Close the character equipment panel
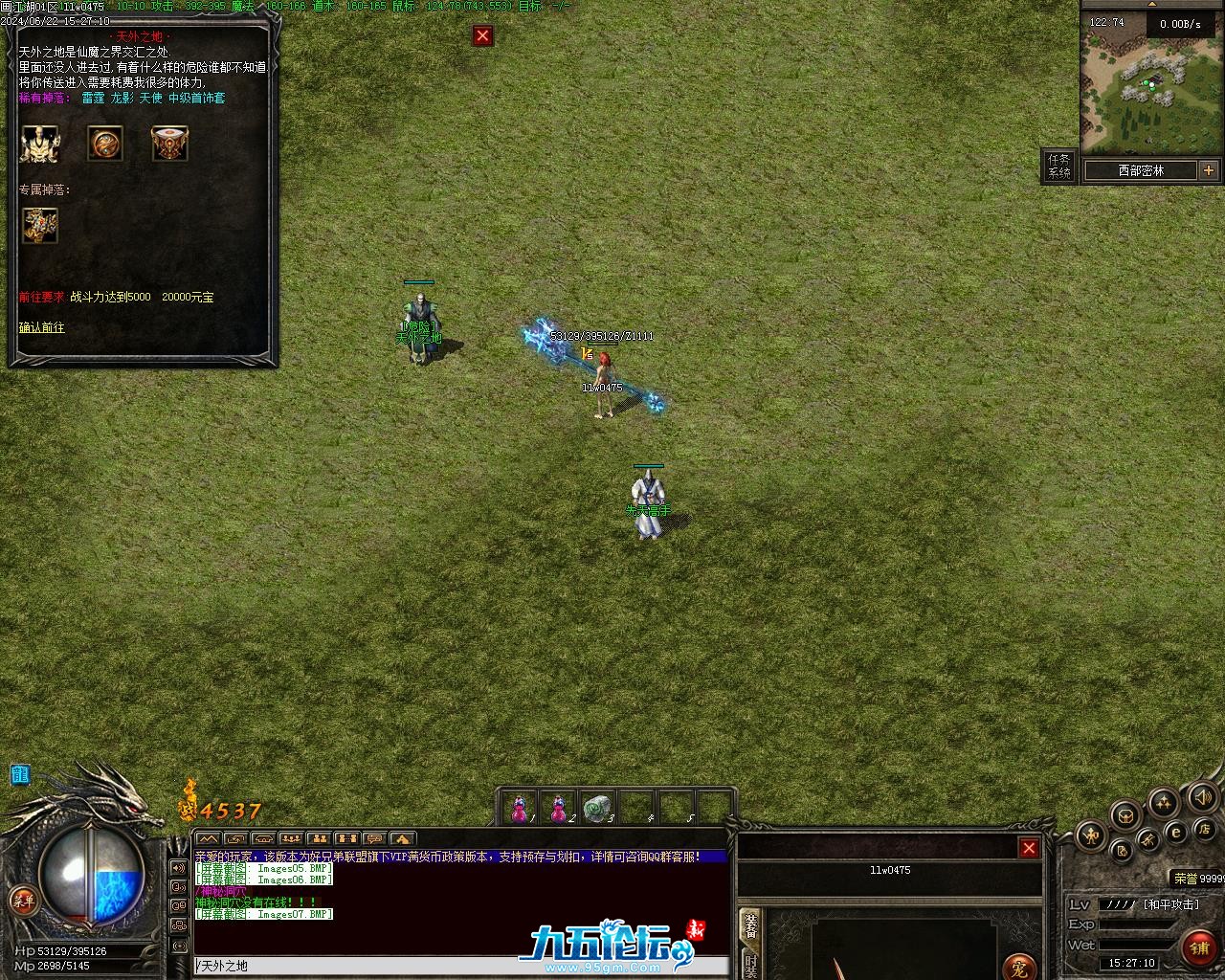This screenshot has height=980, width=1225. pyautogui.click(x=1029, y=848)
